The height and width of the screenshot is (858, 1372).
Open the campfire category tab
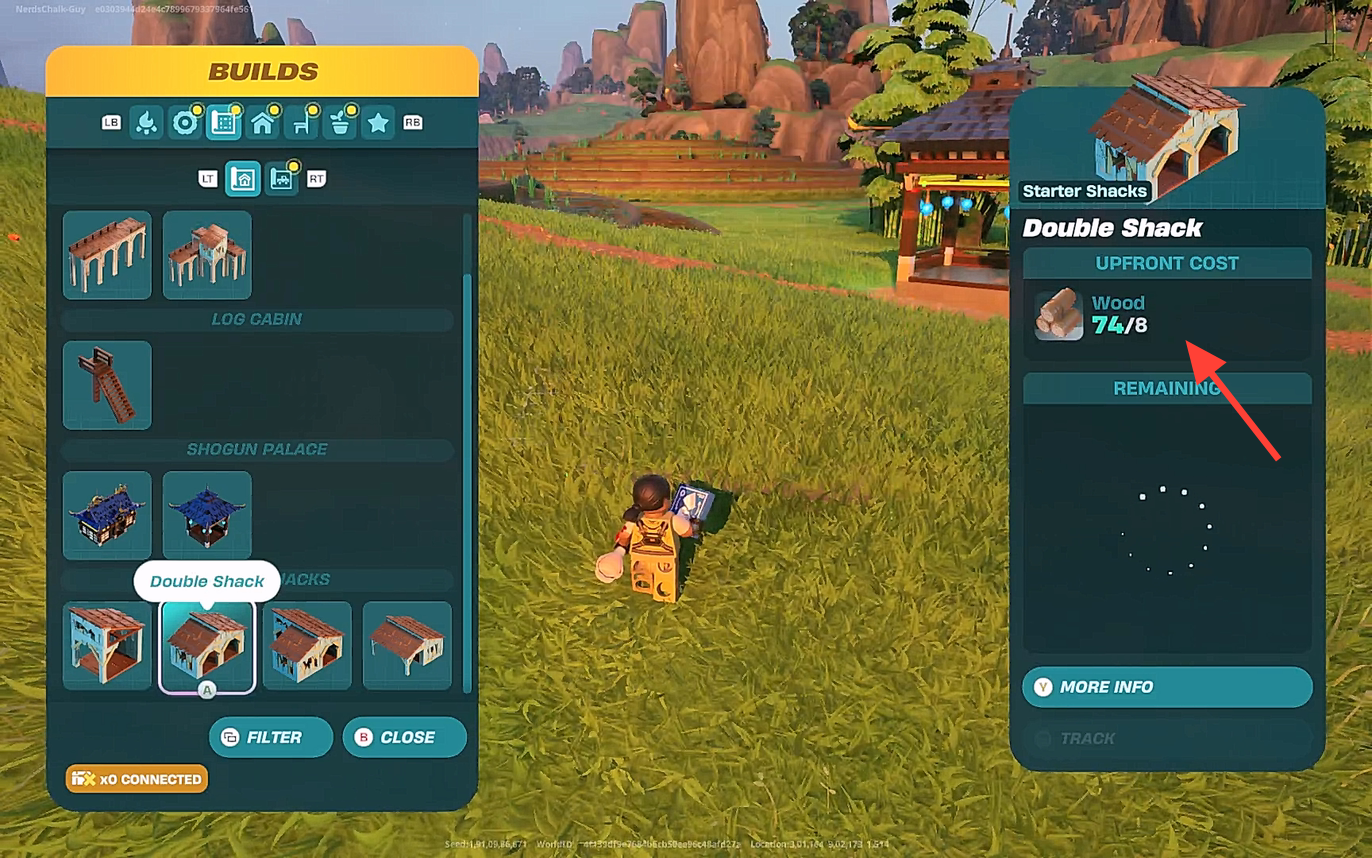coord(147,123)
